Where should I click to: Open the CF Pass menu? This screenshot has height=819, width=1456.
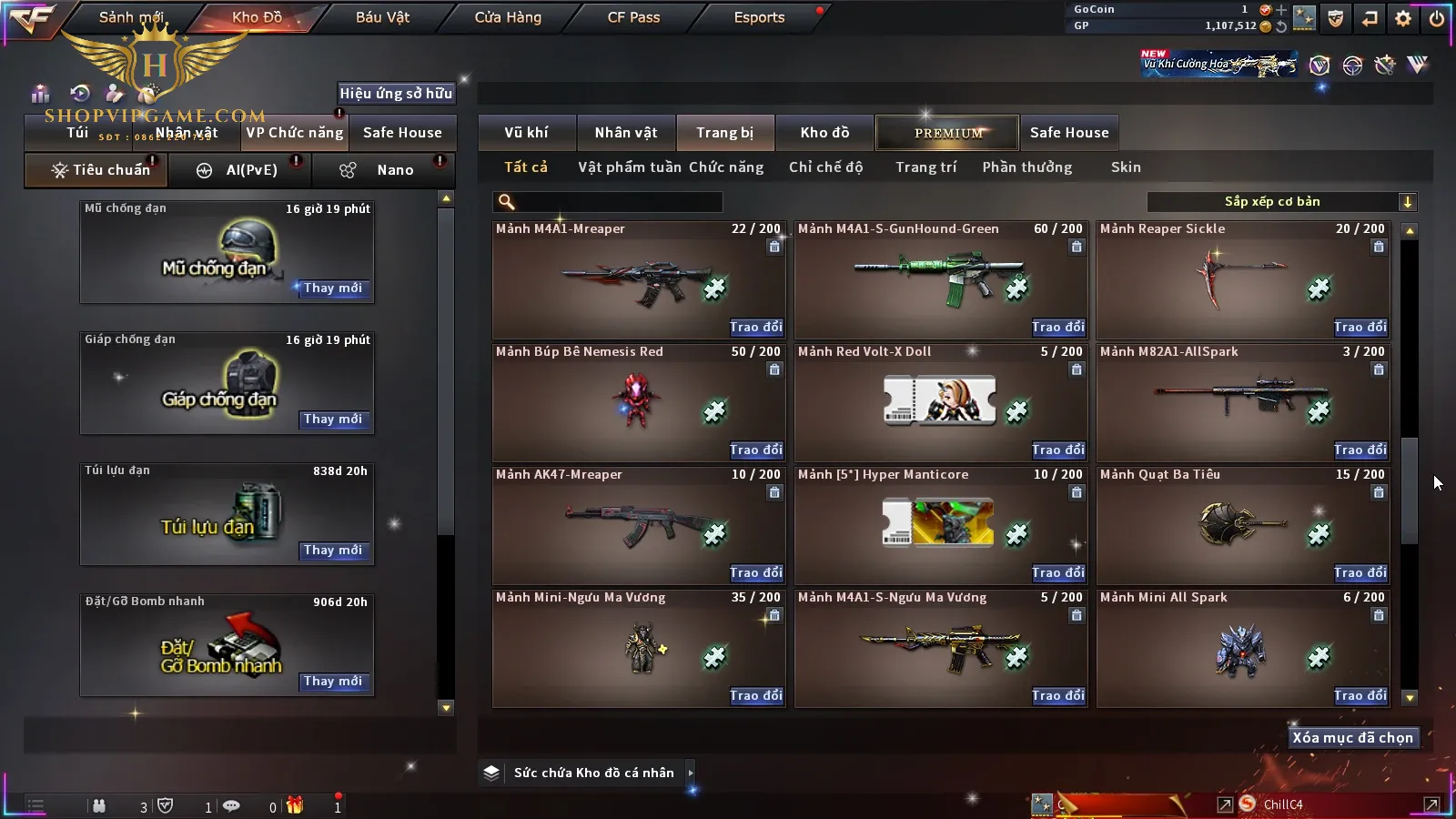[633, 17]
